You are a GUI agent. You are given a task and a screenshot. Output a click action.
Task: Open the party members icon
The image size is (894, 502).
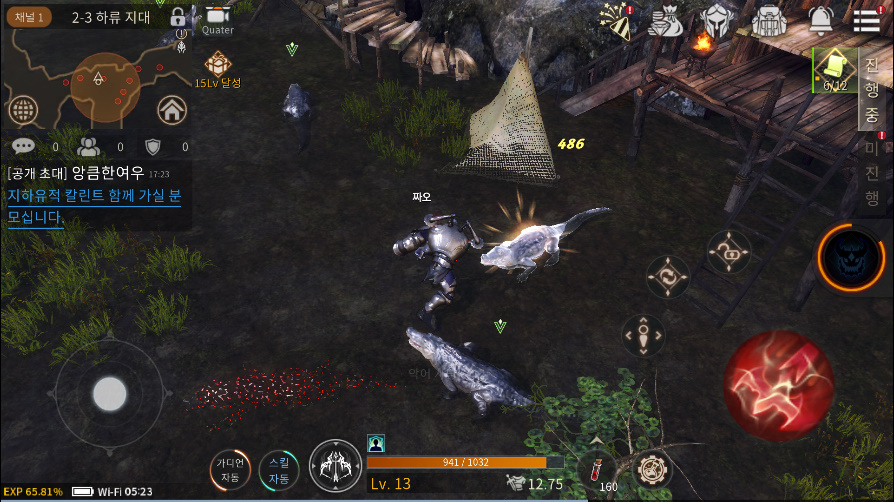coord(89,146)
